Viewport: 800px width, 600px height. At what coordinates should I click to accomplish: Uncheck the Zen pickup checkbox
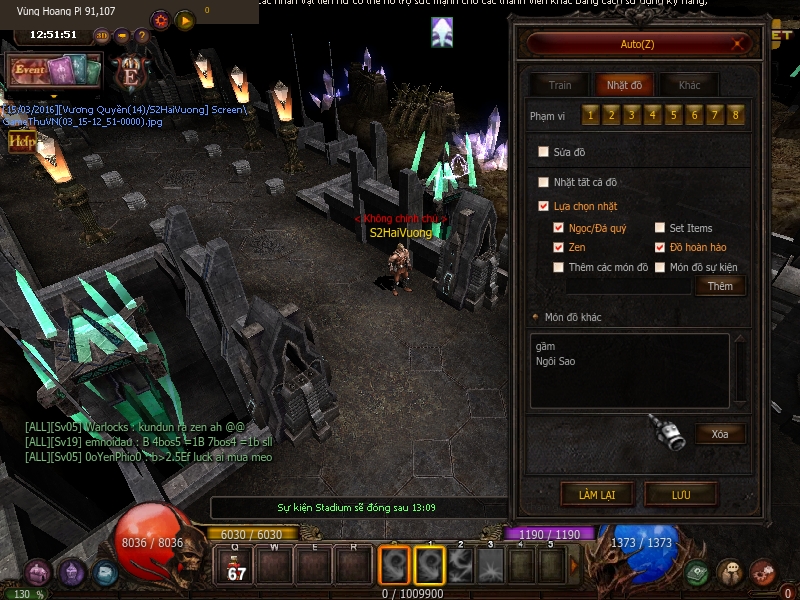point(559,247)
